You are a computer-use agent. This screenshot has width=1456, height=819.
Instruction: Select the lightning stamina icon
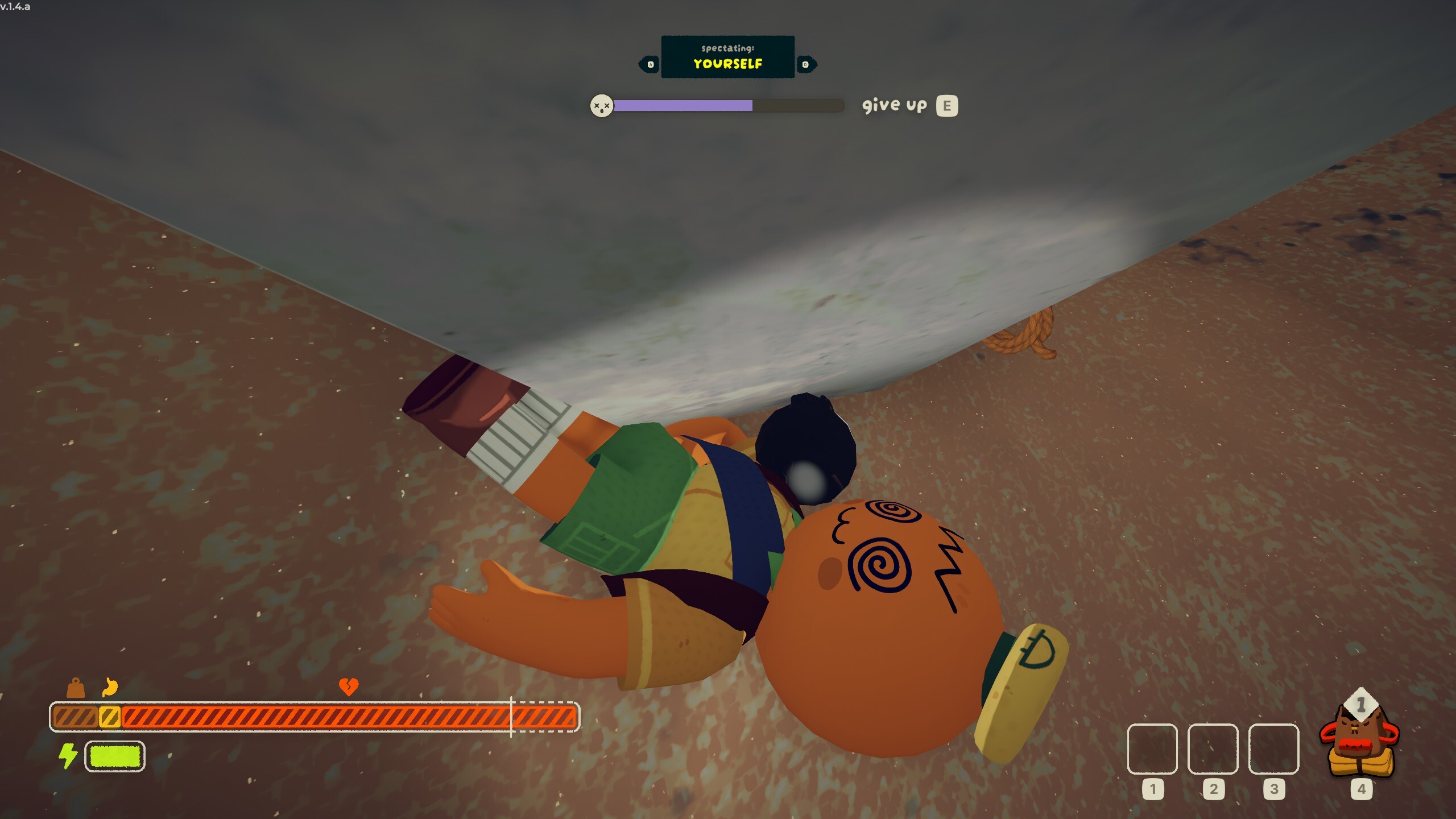coord(68,756)
